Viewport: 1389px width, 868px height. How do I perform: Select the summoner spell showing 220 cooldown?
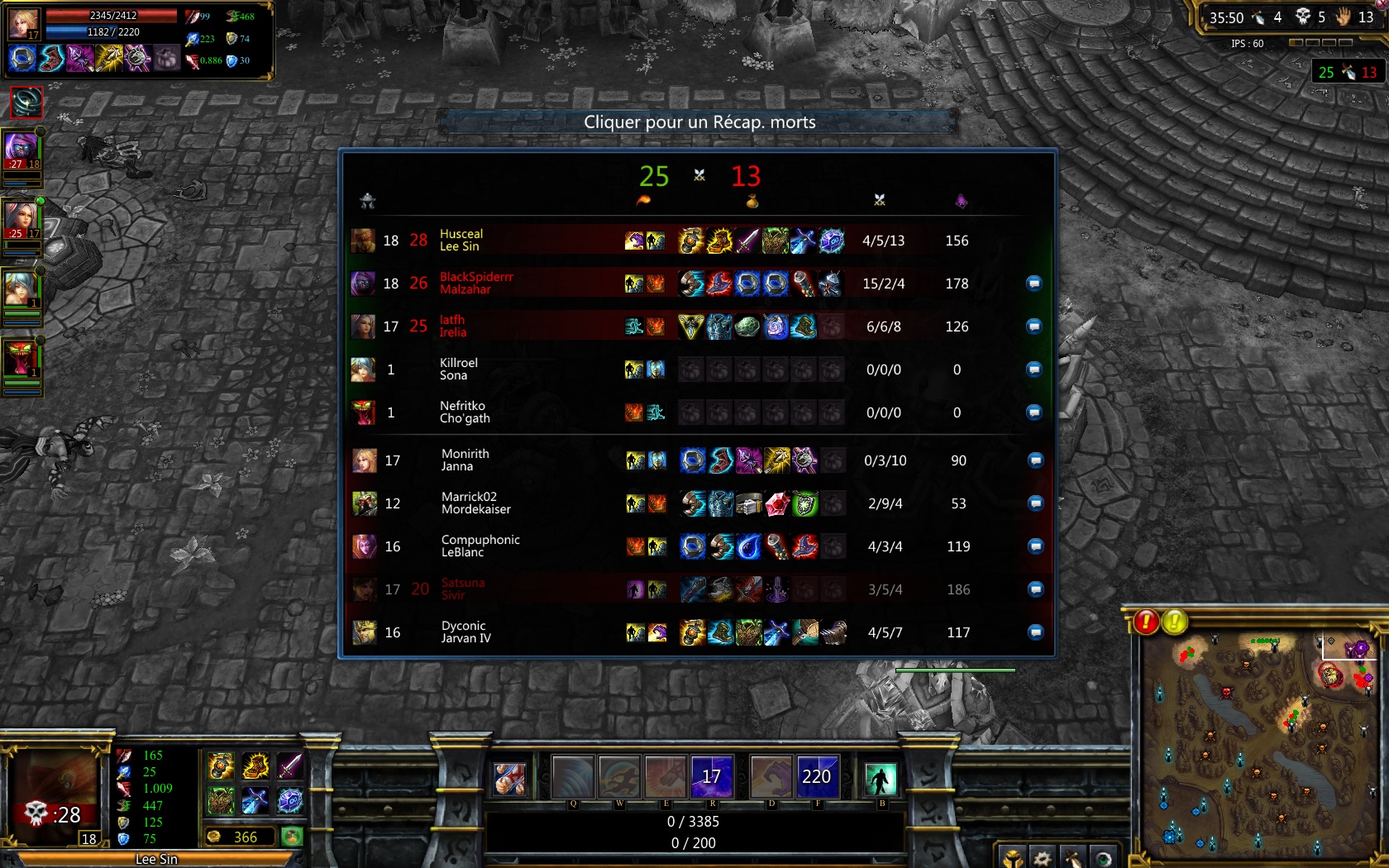[816, 777]
